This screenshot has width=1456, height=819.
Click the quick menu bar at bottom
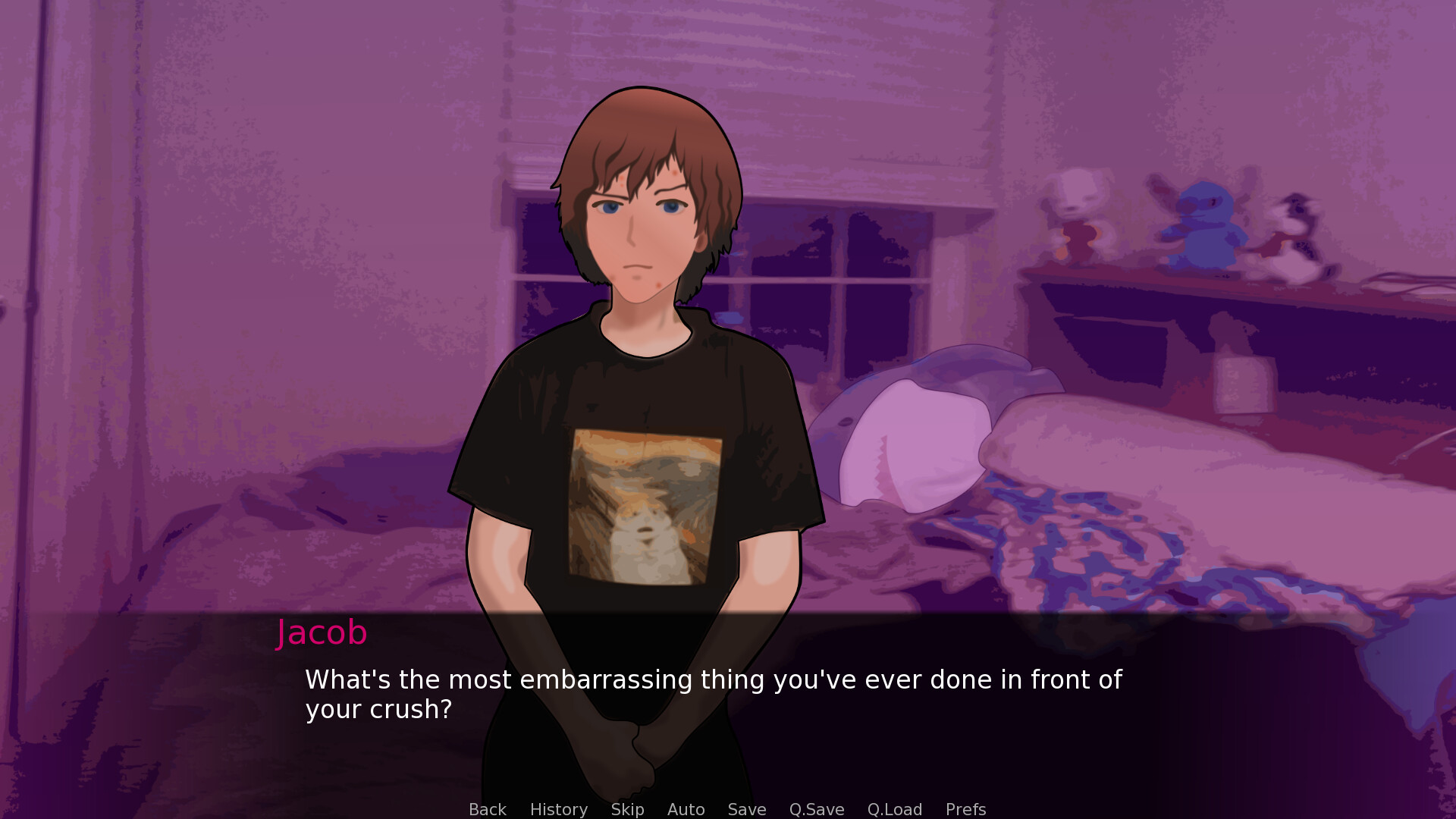(x=728, y=809)
